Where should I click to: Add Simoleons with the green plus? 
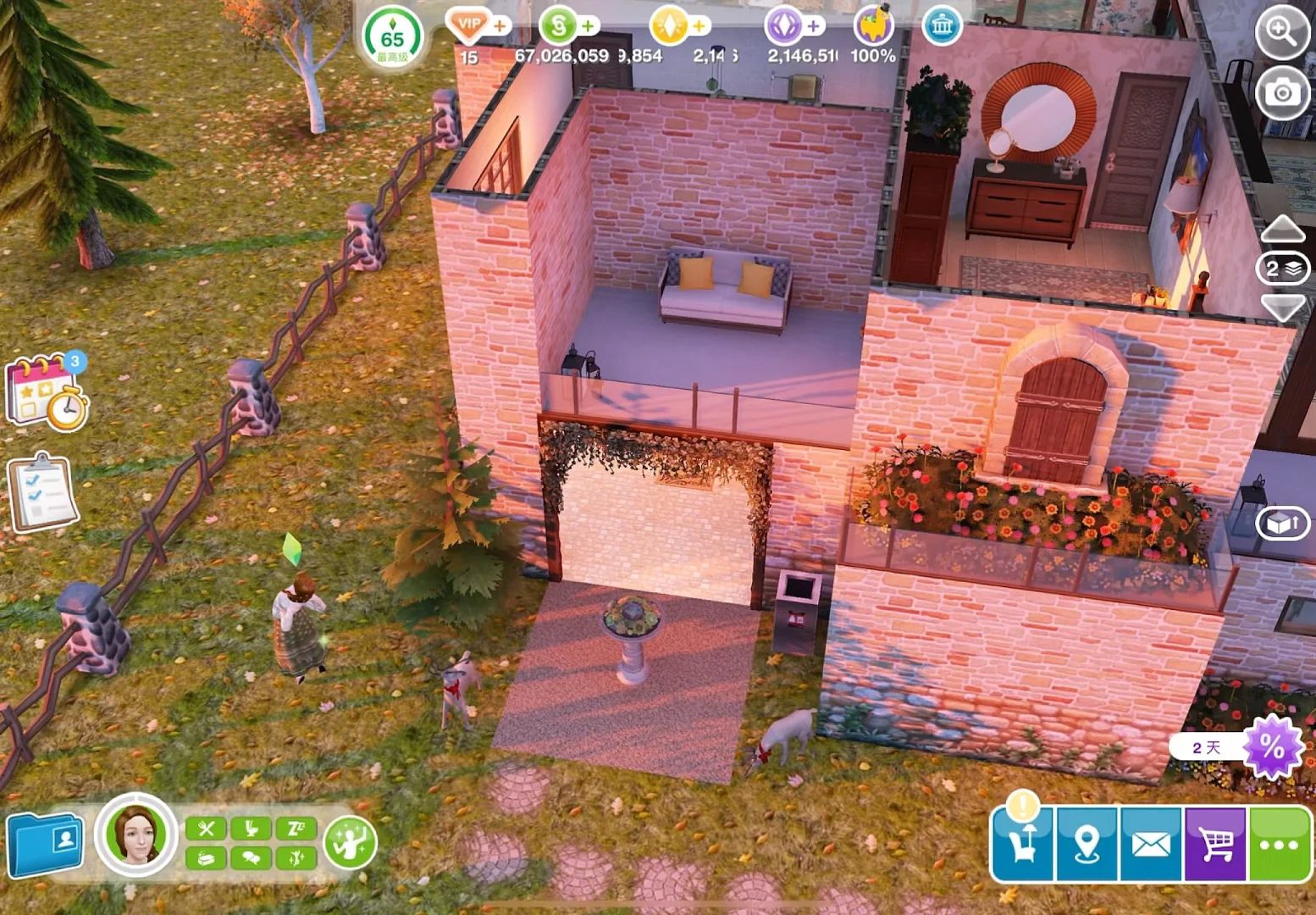[x=588, y=26]
